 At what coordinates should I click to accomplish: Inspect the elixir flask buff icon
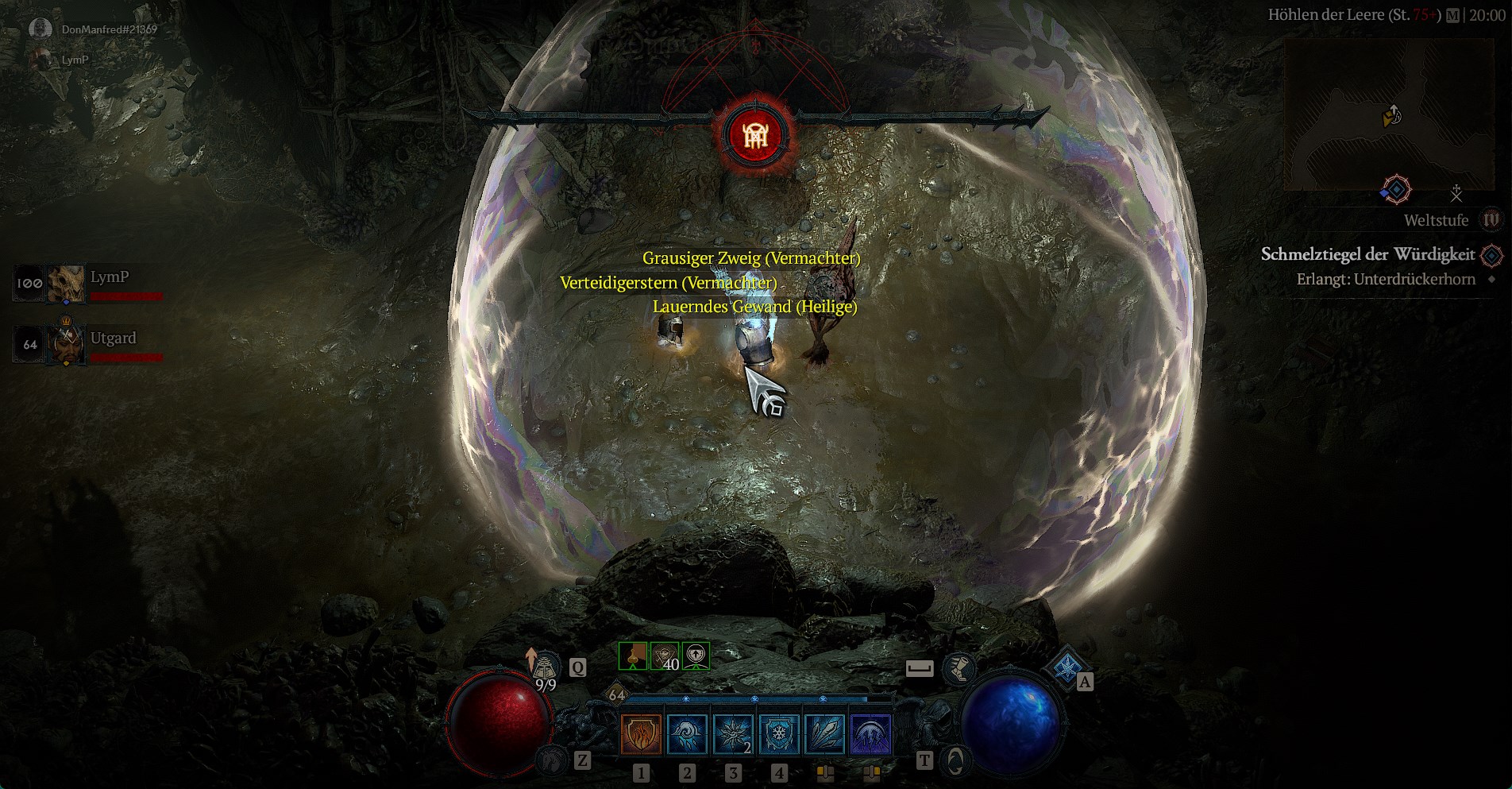tap(633, 656)
